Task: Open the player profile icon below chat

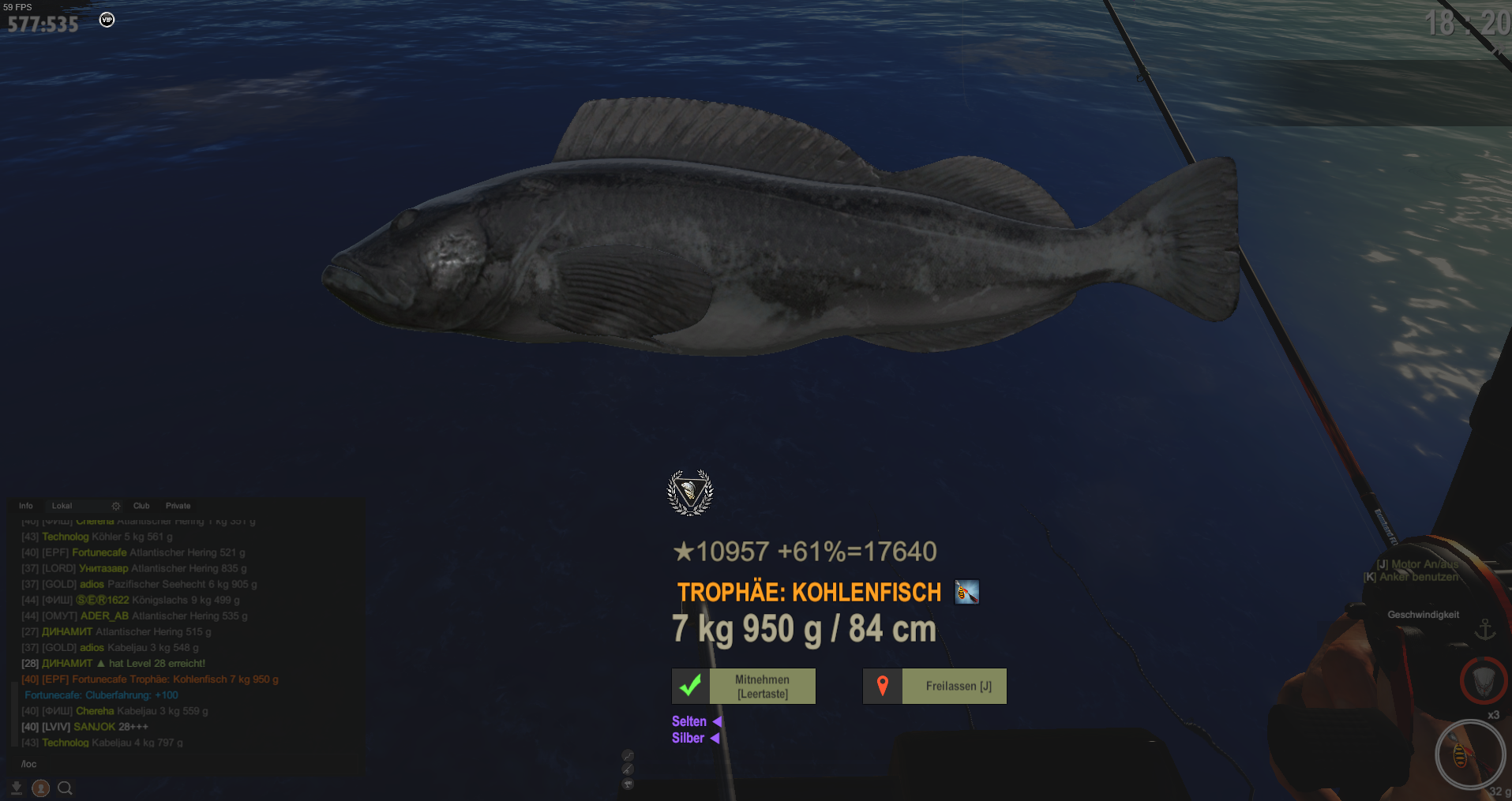Action: click(x=41, y=788)
